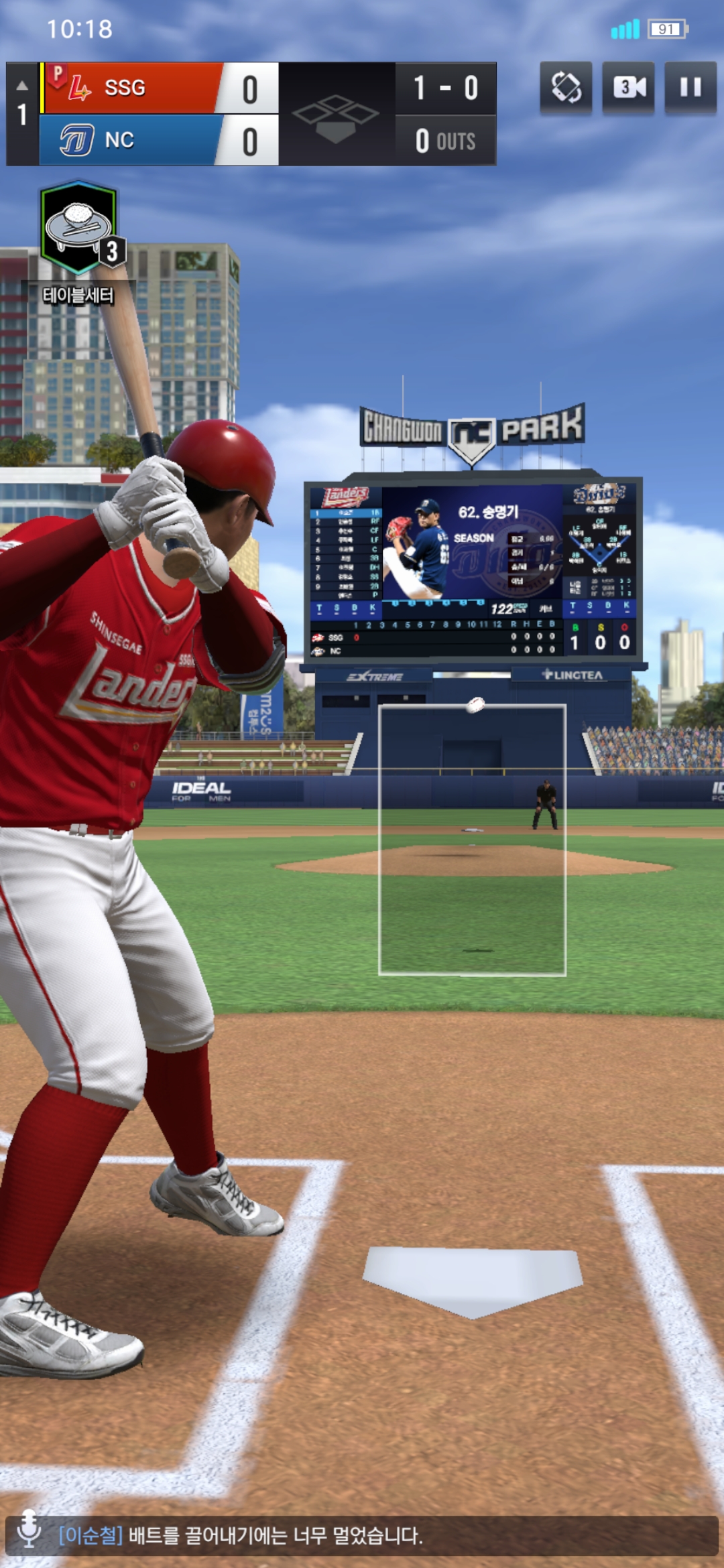Viewport: 724px width, 1568px height.
Task: Tap the microphone commentary icon
Action: pyautogui.click(x=29, y=1530)
